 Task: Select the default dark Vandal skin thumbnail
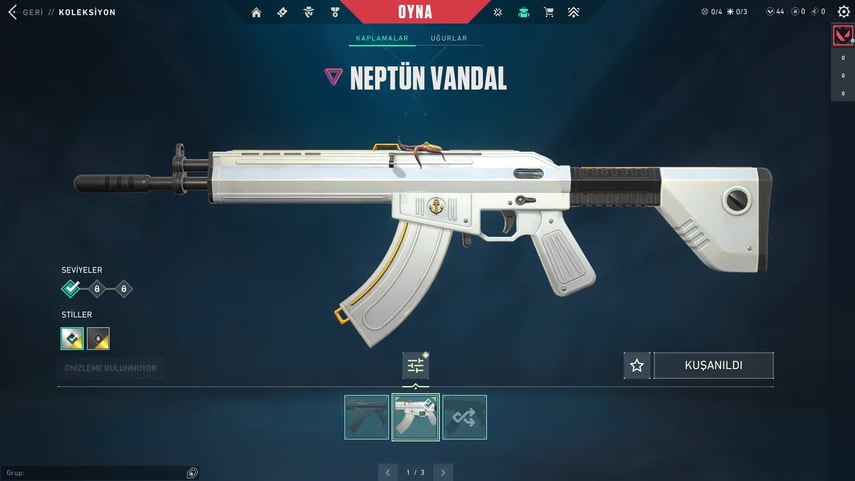pyautogui.click(x=366, y=417)
